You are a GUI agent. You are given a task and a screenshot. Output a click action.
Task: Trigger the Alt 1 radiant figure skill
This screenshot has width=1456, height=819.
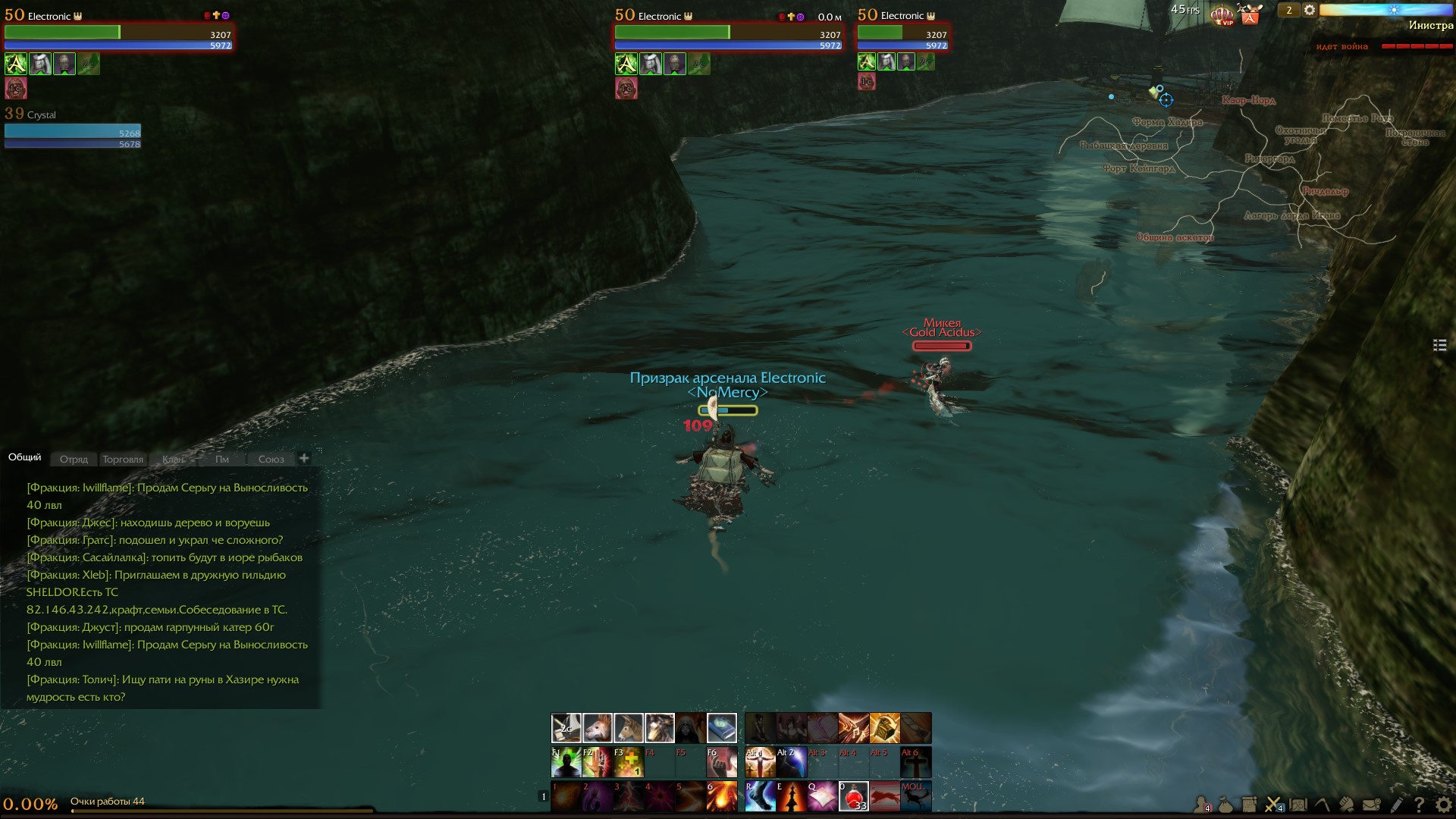click(760, 762)
